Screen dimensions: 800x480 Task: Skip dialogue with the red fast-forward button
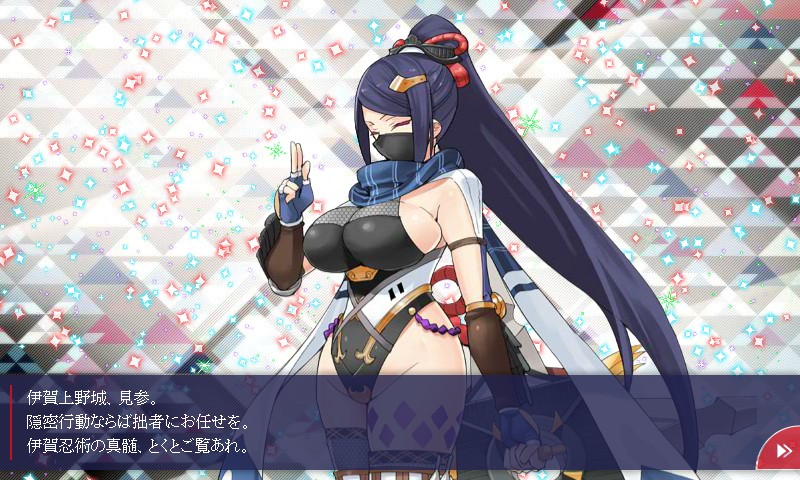coord(782,451)
